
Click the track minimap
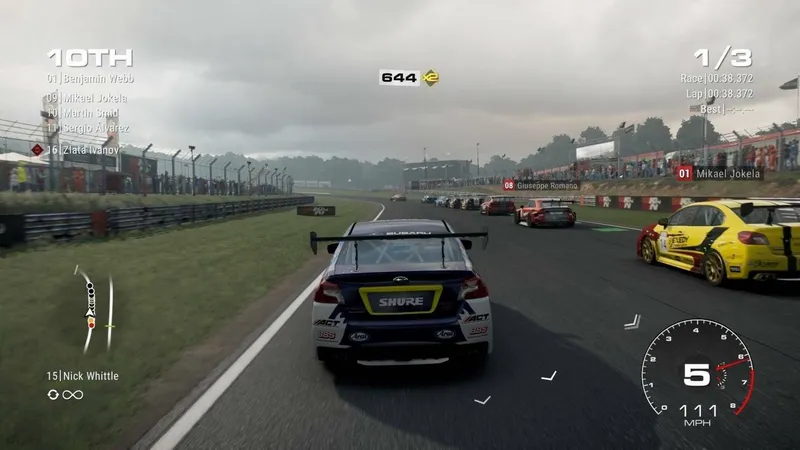pos(96,309)
